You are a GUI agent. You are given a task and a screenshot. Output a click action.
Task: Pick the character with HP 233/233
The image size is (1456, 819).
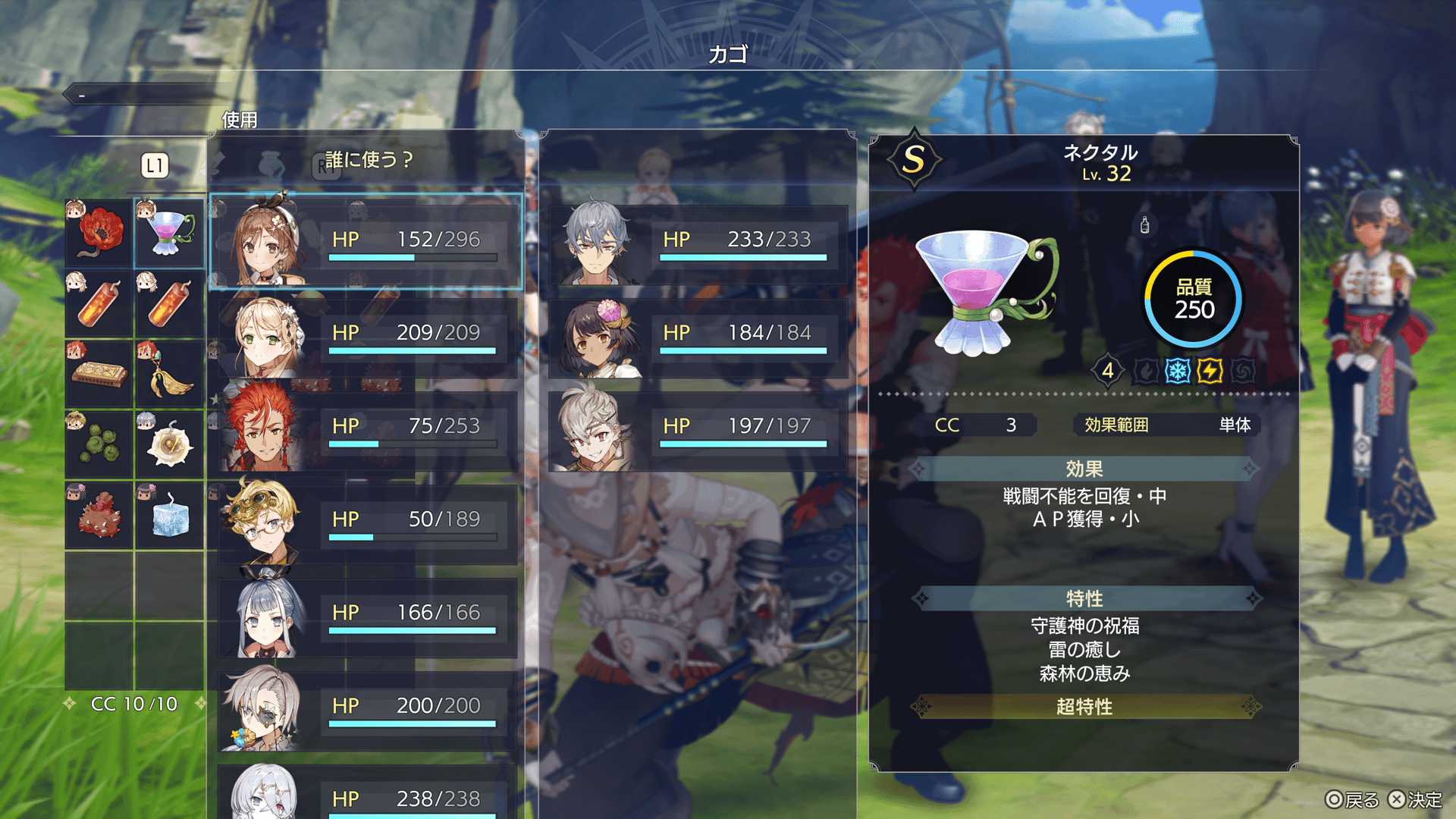point(696,241)
